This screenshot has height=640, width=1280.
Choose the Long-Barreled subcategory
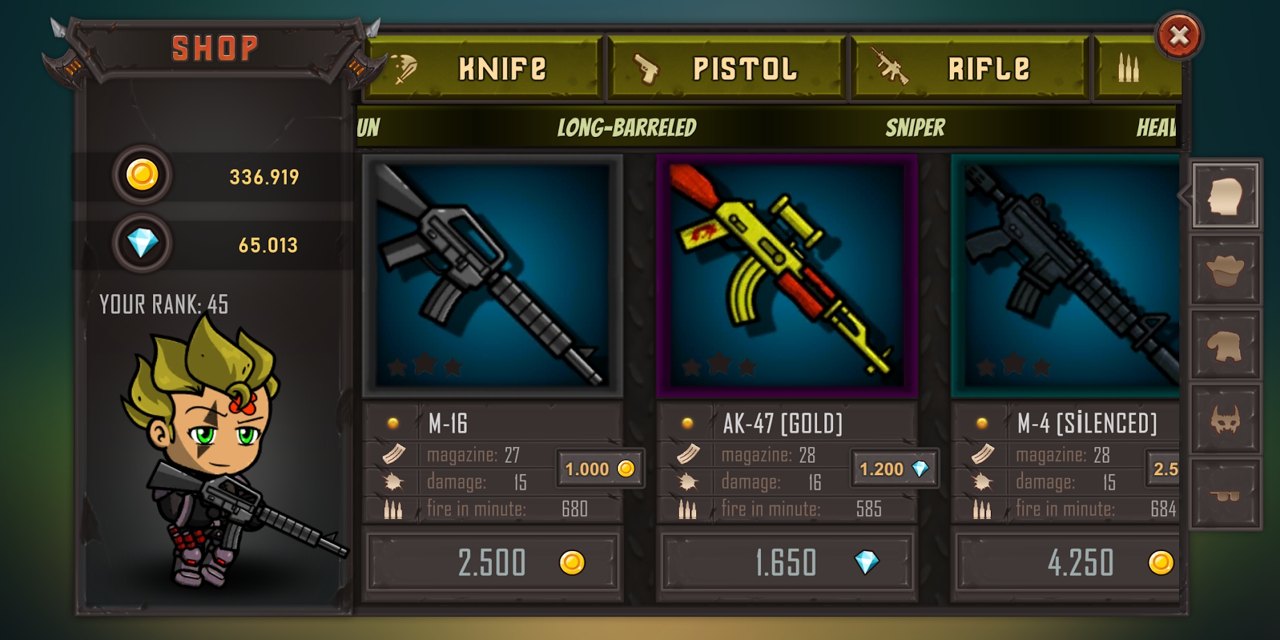coord(626,128)
